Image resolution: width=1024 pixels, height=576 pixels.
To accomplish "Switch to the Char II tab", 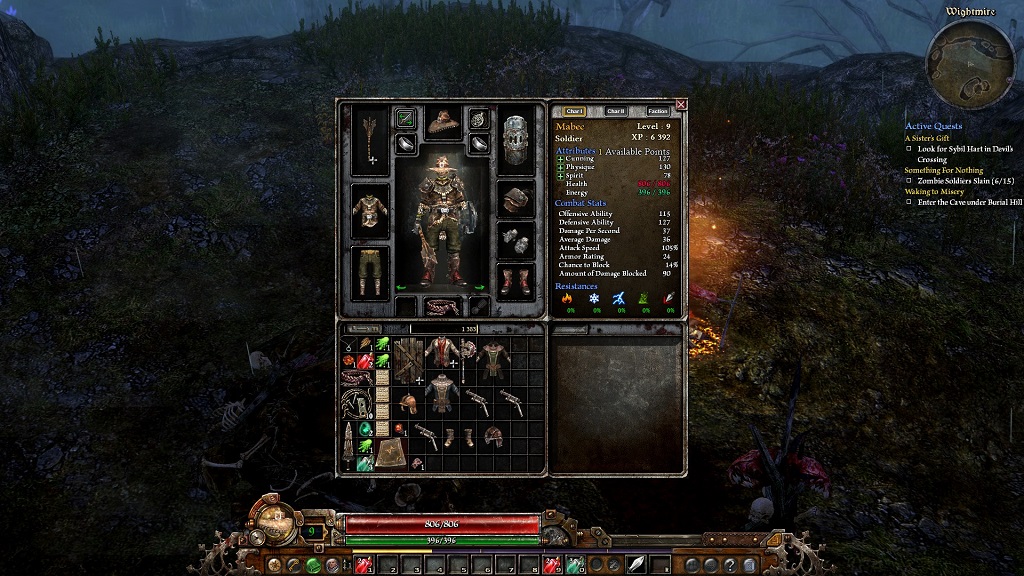I will click(x=616, y=111).
